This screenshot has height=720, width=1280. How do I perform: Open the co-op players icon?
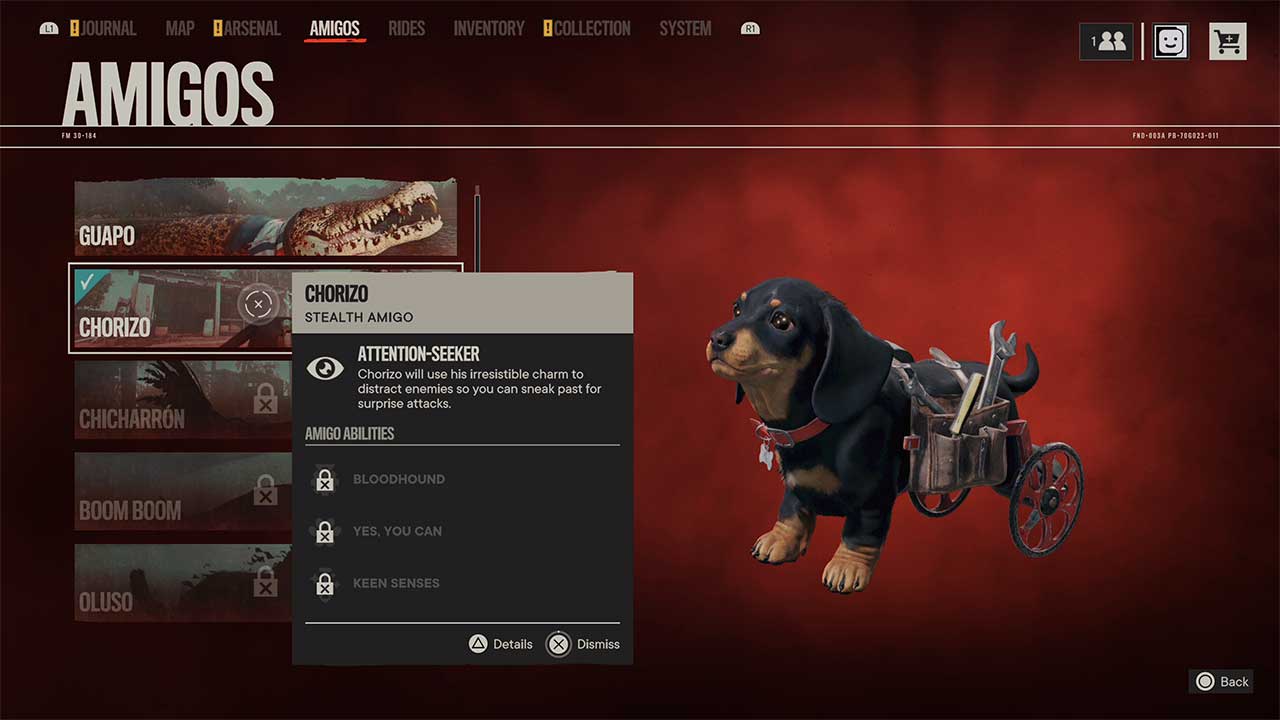tap(1106, 41)
